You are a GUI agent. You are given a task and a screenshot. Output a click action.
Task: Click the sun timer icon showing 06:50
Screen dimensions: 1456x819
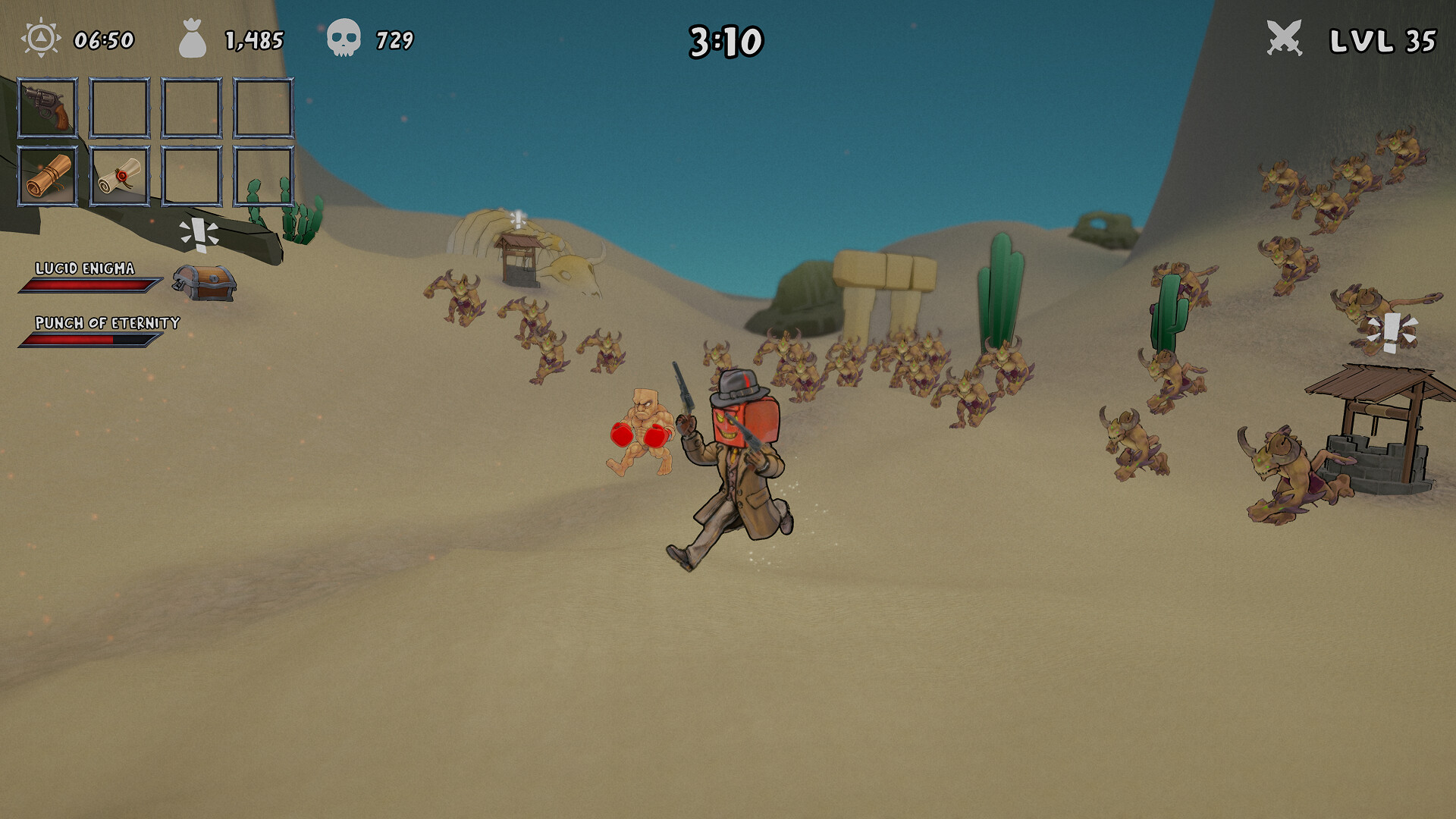(x=39, y=40)
